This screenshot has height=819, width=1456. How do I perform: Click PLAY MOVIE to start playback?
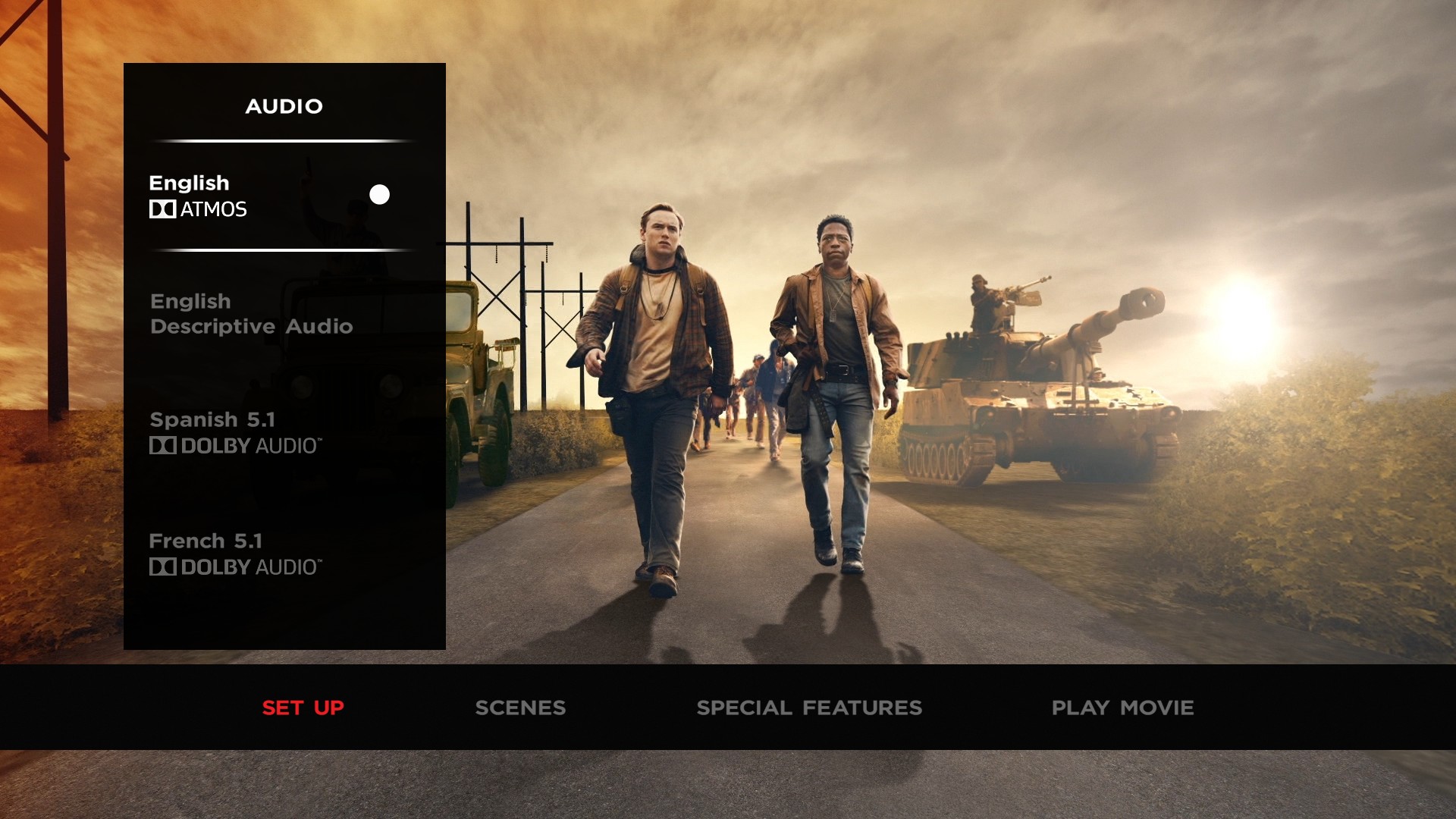point(1122,708)
